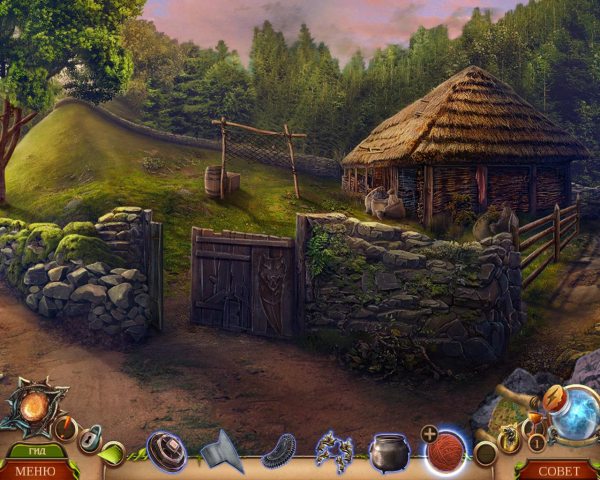Viewport: 600px width, 480px height.
Task: Open the МЕНЮ button
Action: (x=36, y=470)
